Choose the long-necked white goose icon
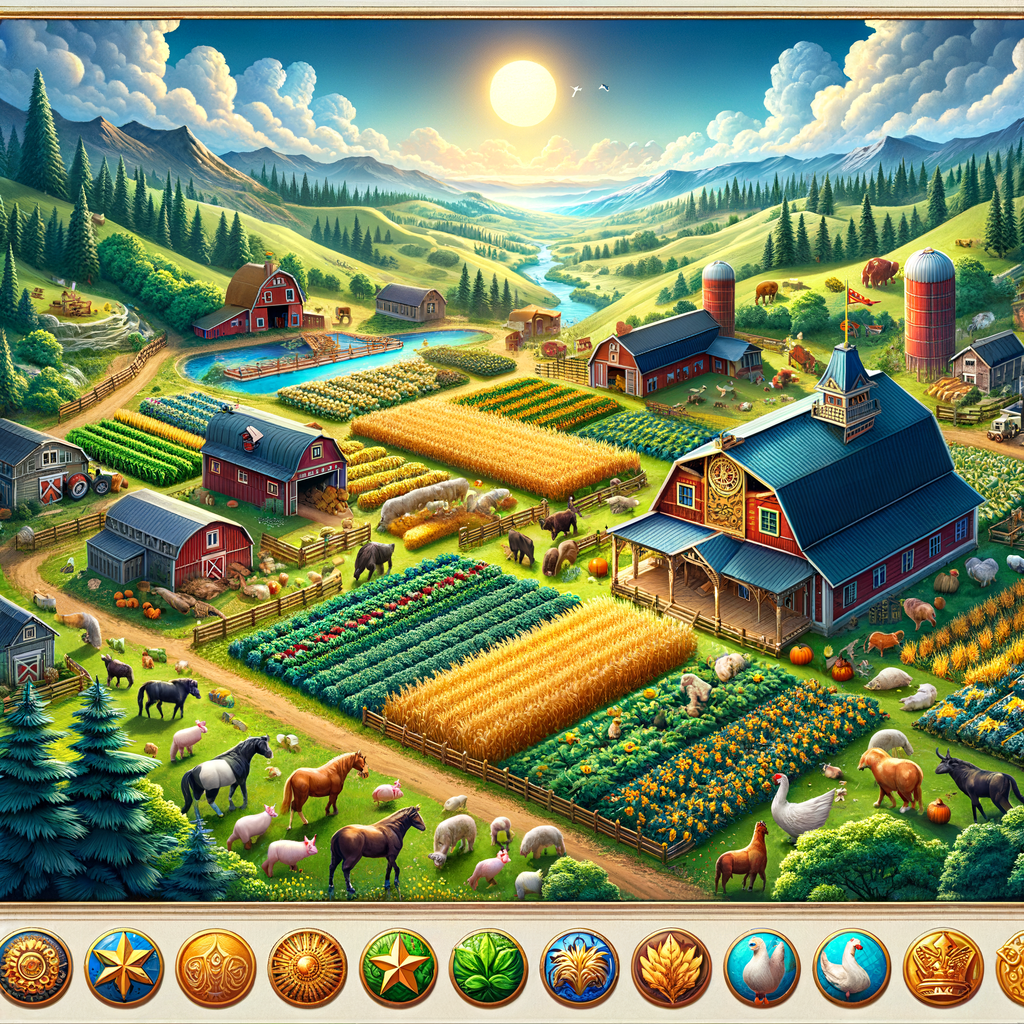Viewport: 1024px width, 1024px height. point(851,967)
